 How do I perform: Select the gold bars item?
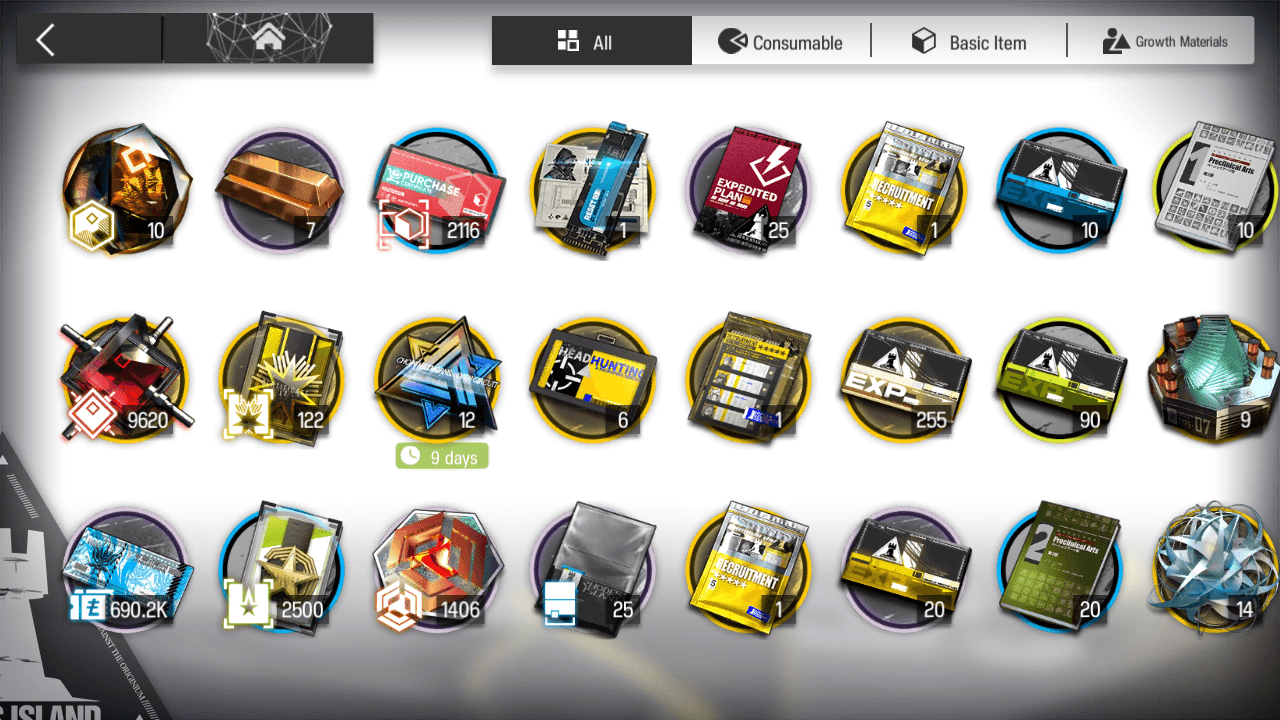tap(279, 190)
